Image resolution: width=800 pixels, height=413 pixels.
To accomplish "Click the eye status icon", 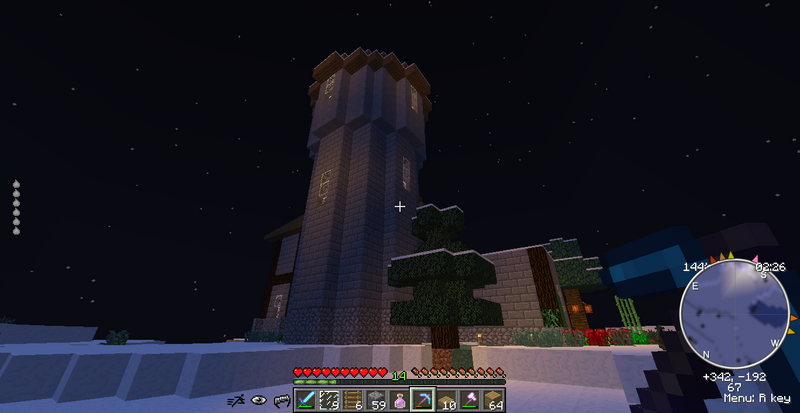I will (258, 400).
